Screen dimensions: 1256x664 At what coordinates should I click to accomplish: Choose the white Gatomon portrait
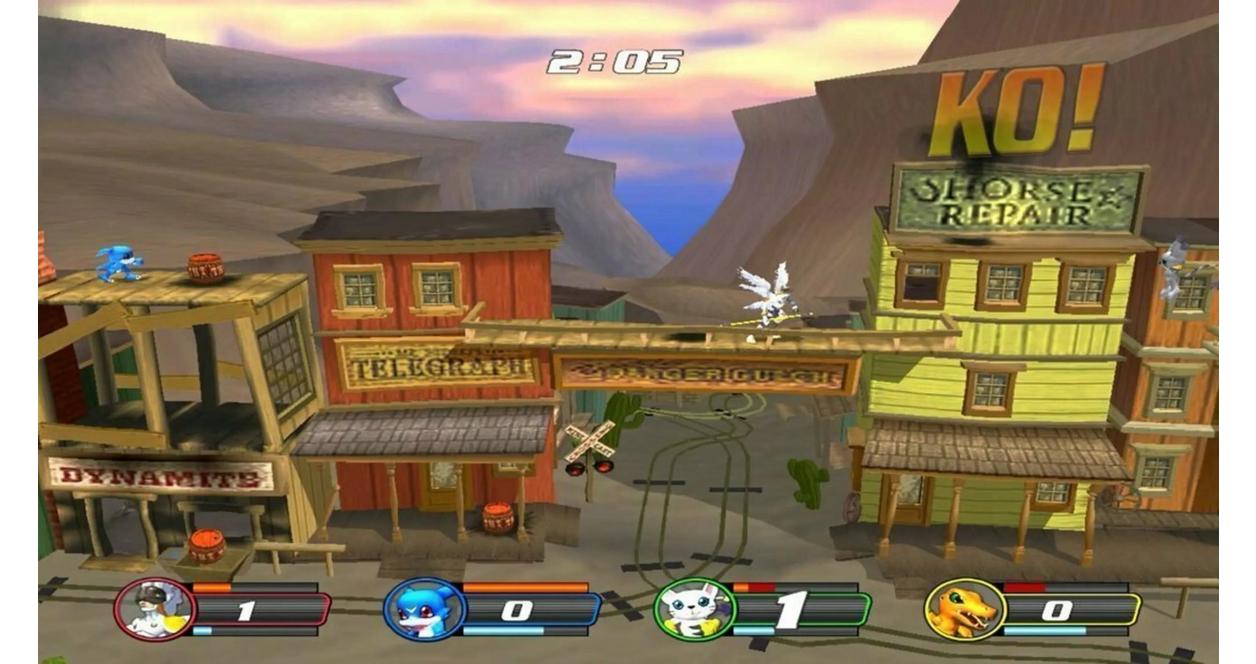[694, 609]
